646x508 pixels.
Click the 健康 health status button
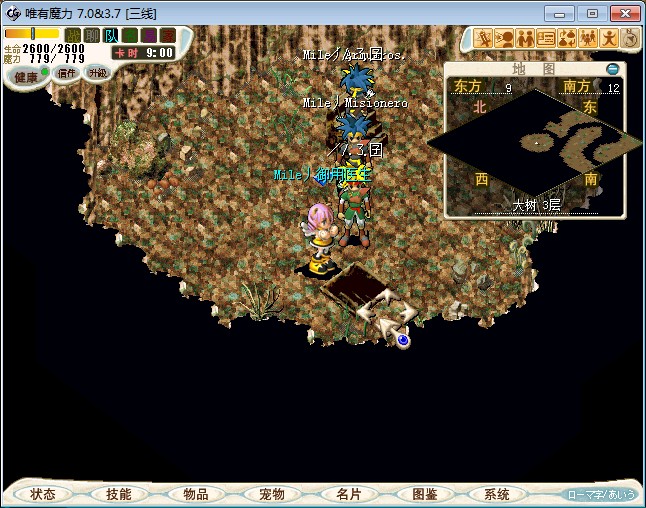(26, 76)
